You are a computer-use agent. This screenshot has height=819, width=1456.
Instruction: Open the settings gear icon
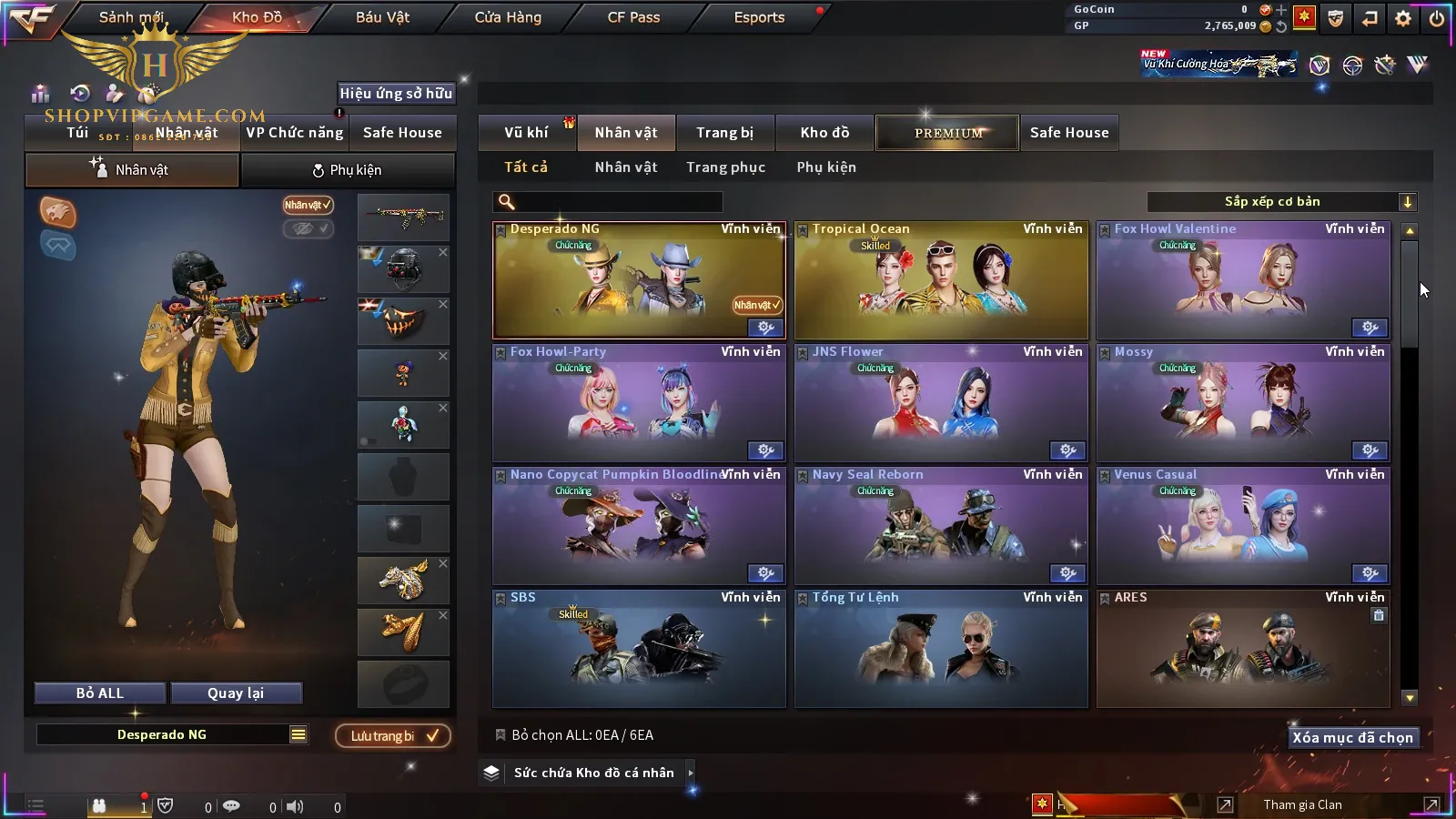click(1403, 18)
